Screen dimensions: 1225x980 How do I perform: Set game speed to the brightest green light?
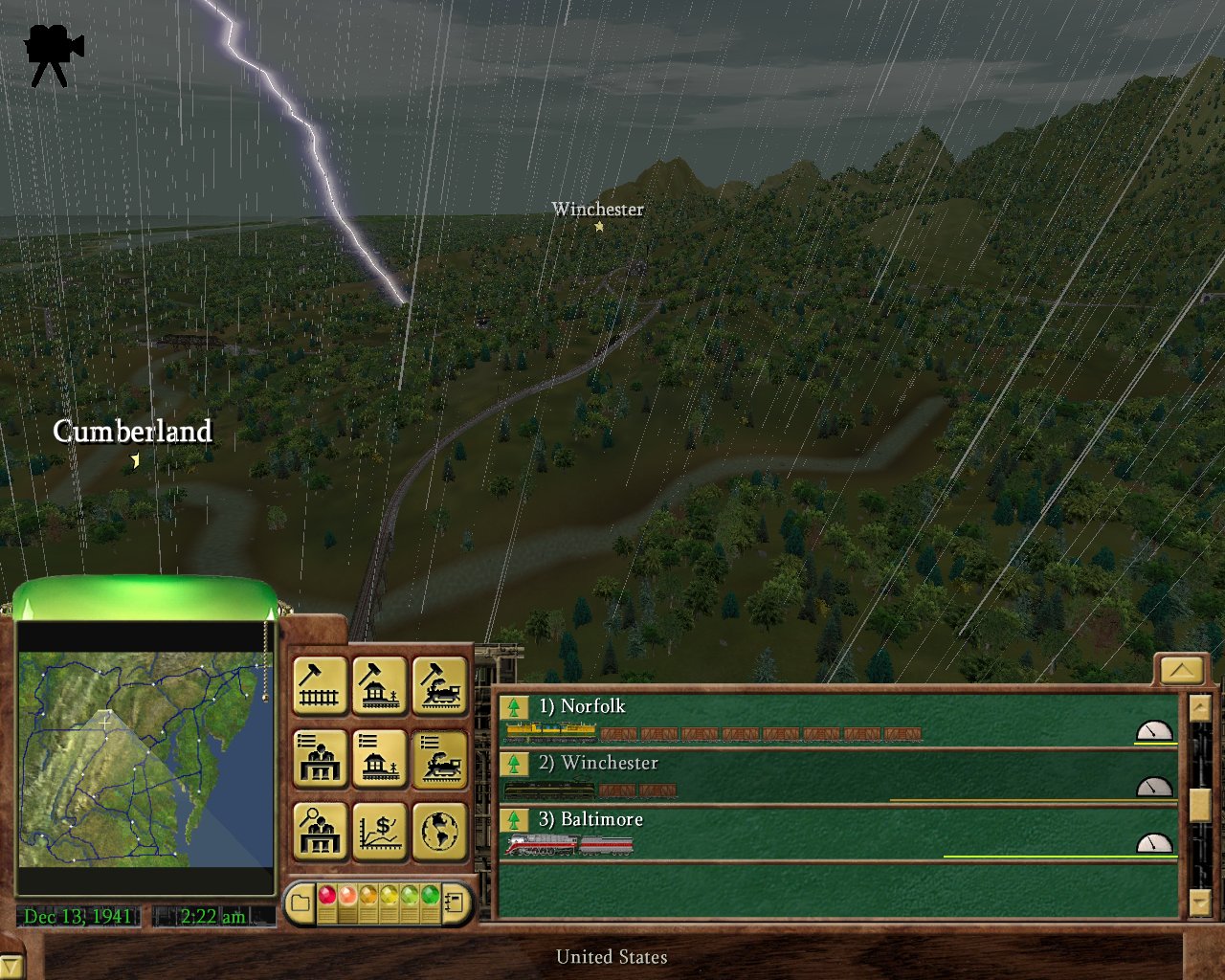click(430, 897)
